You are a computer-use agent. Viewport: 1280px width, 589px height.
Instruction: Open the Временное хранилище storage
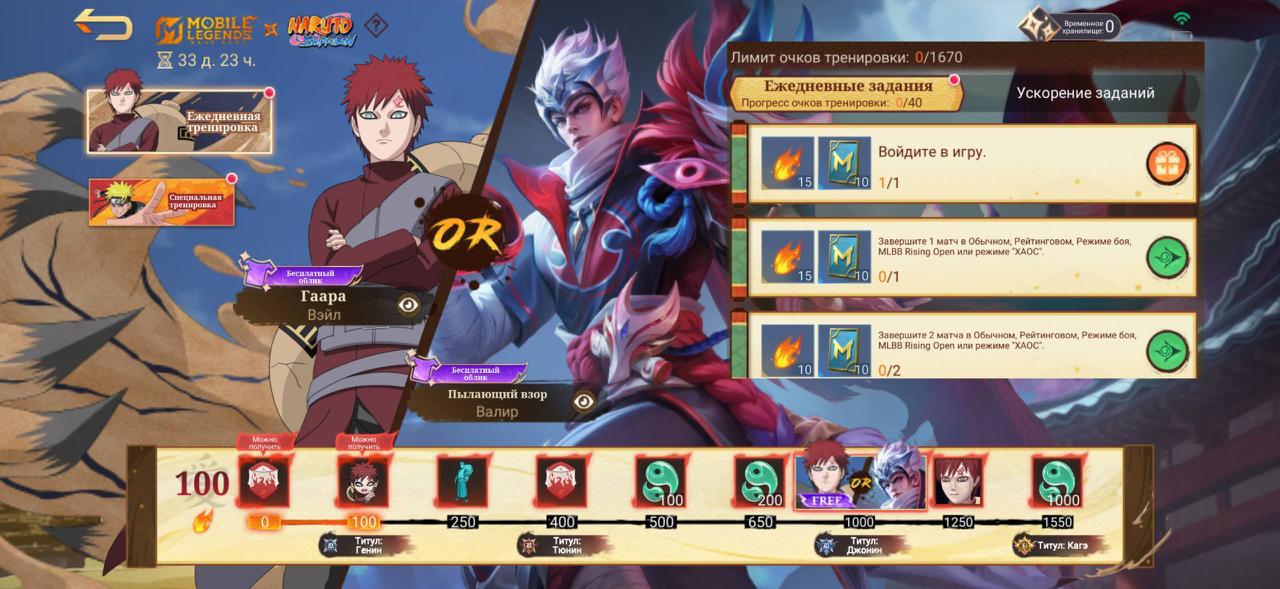tap(1069, 25)
